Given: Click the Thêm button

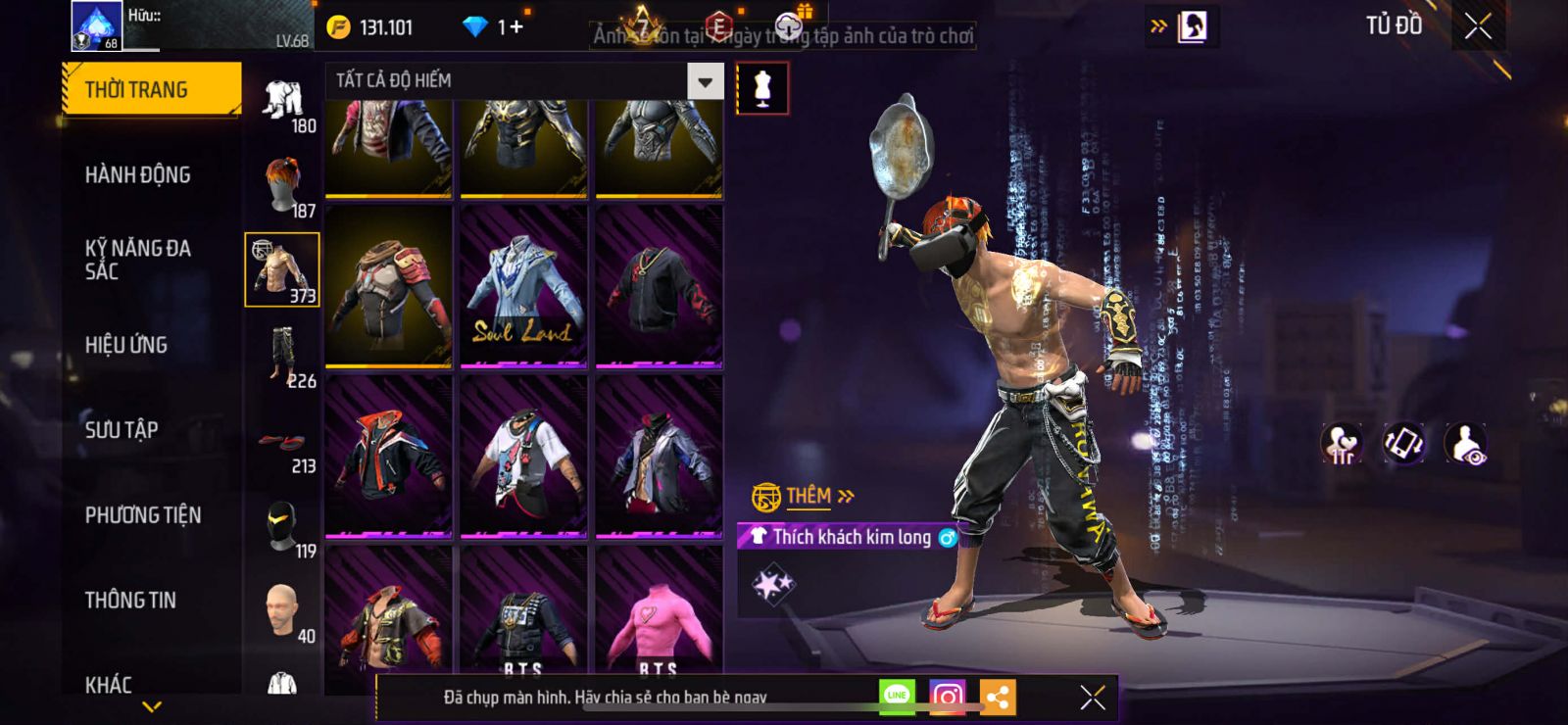Looking at the screenshot, I should point(808,497).
